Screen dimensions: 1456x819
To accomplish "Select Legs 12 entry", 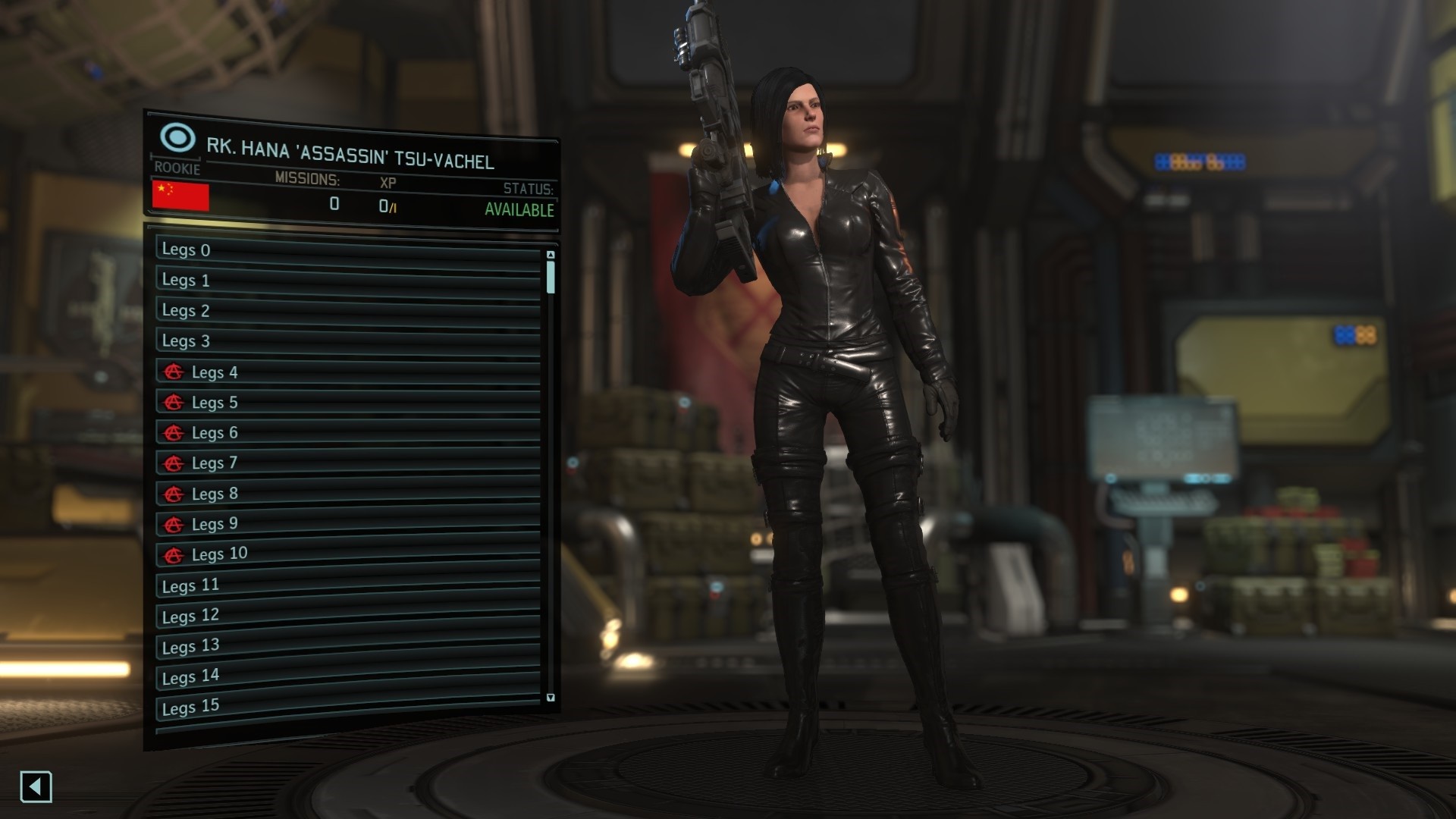I will (347, 615).
